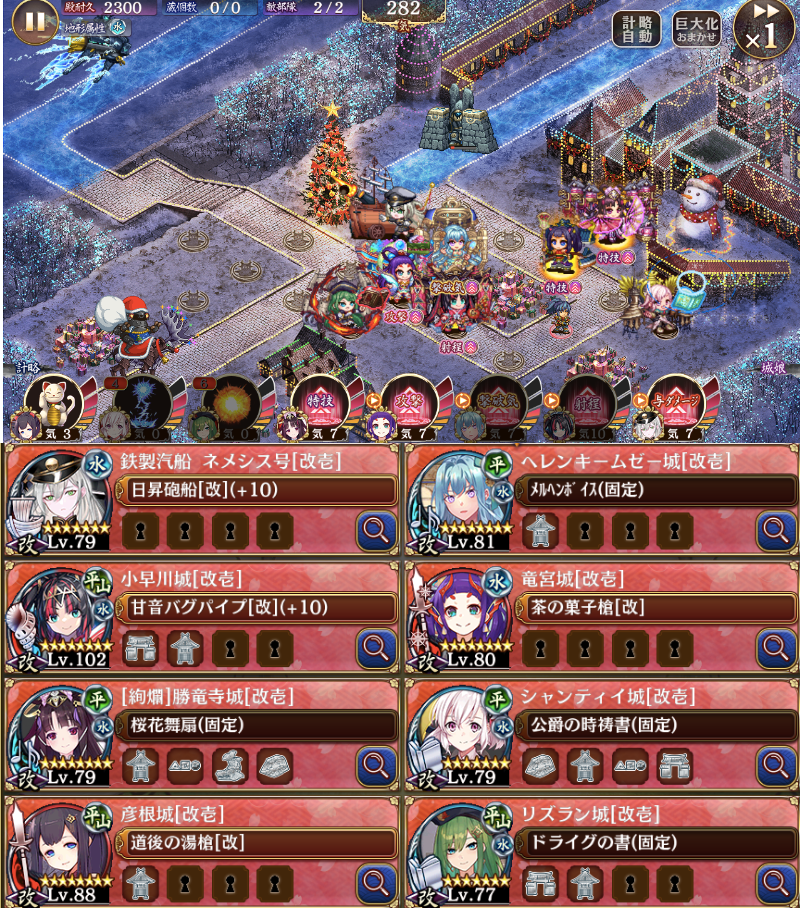Open magnifier for ヘレンキームゼー城
Image resolution: width=800 pixels, height=908 pixels.
[776, 529]
